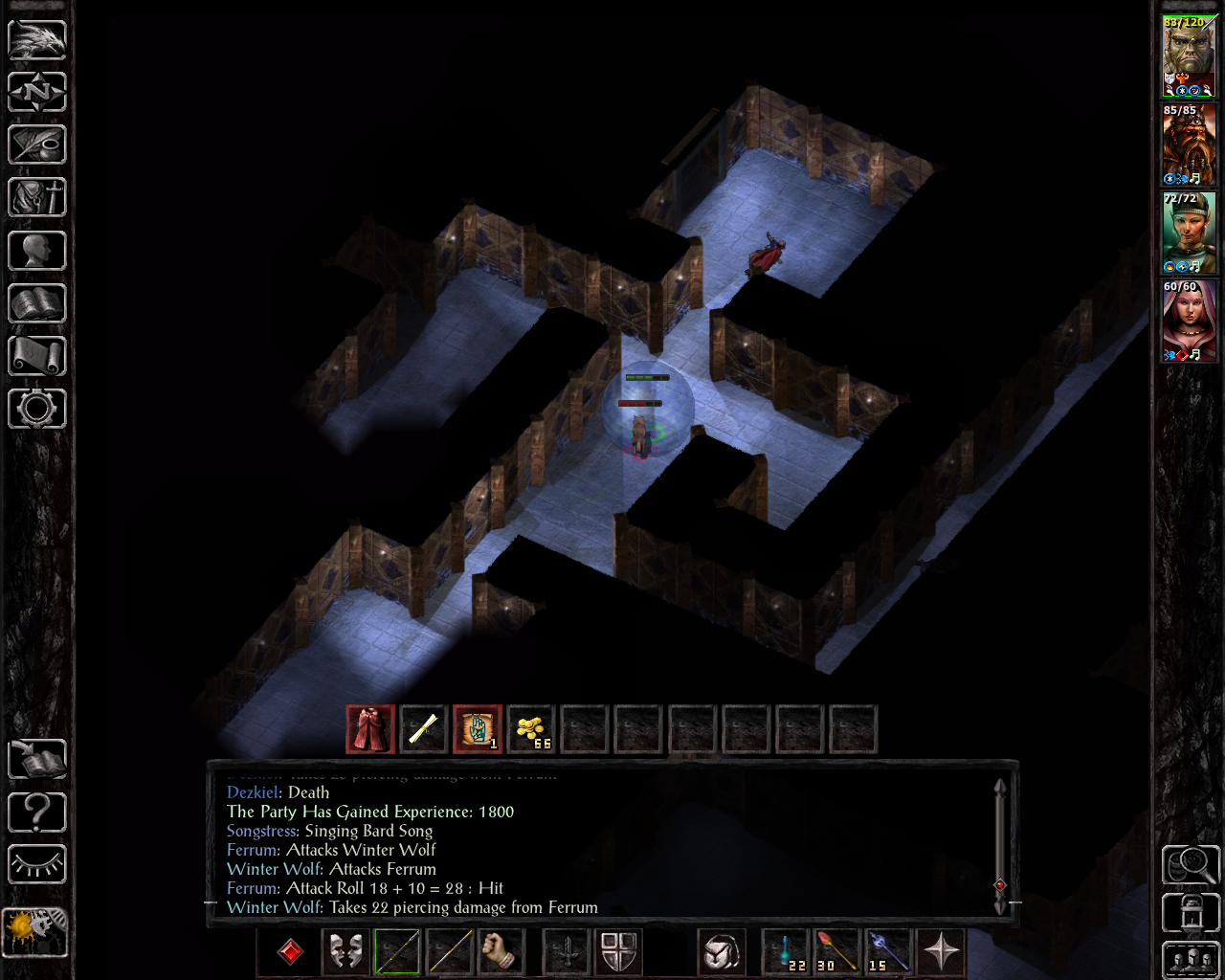This screenshot has width=1225, height=980.
Task: Activate the wolf head special ability icon
Action: pos(721,952)
